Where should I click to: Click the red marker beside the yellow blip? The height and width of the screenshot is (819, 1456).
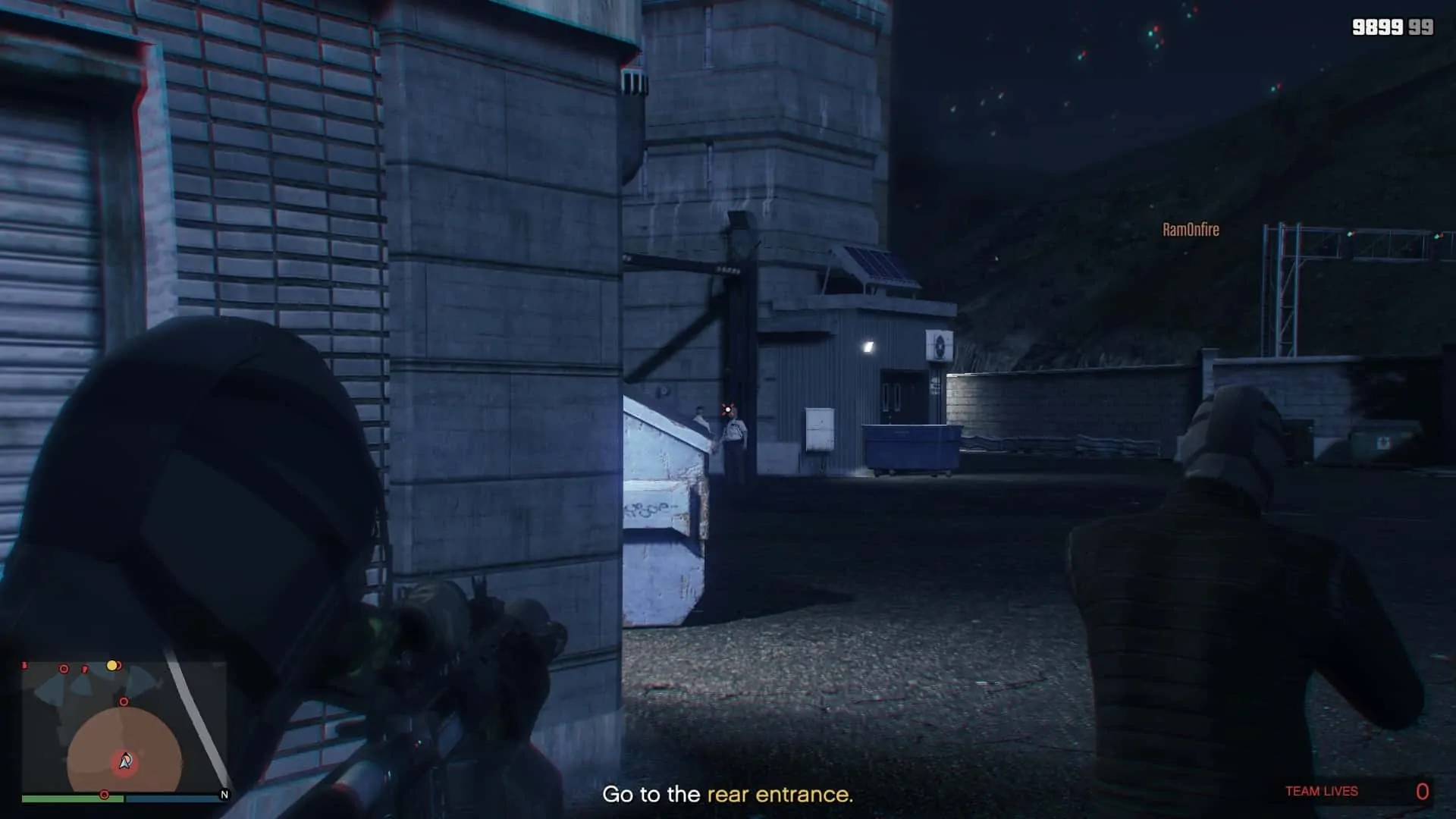119,666
